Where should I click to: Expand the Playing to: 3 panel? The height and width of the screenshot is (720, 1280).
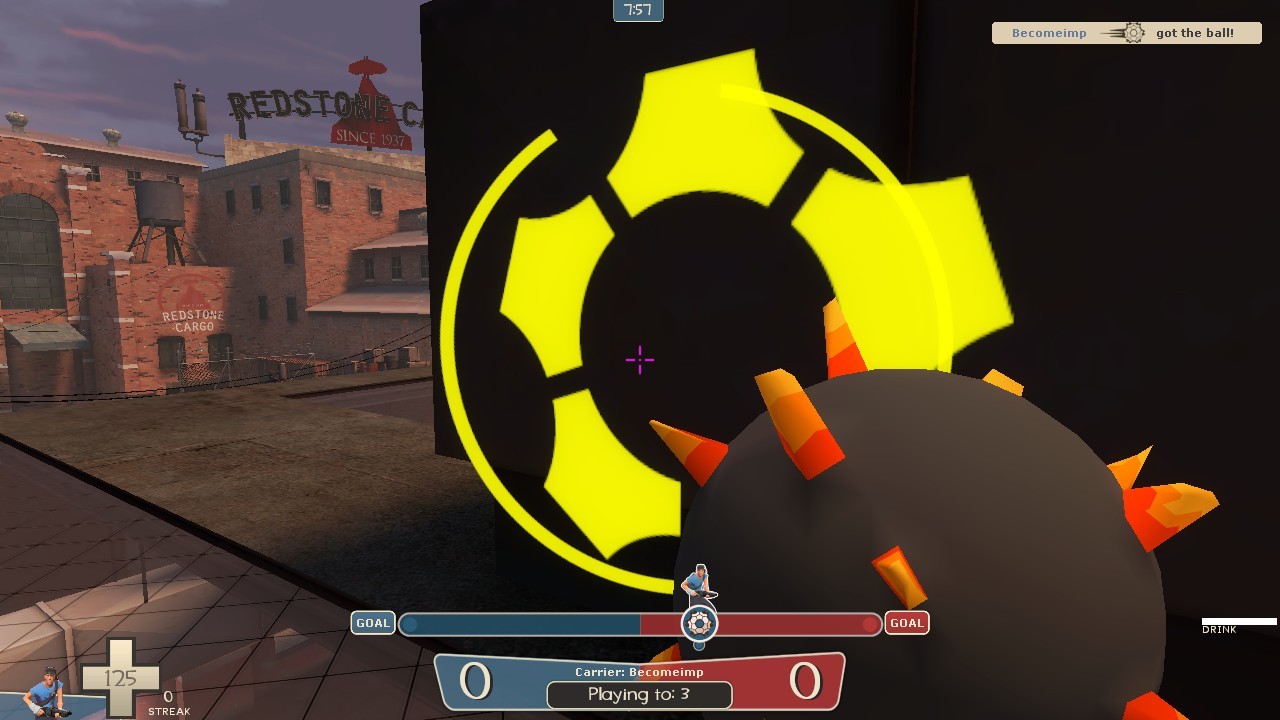(639, 694)
